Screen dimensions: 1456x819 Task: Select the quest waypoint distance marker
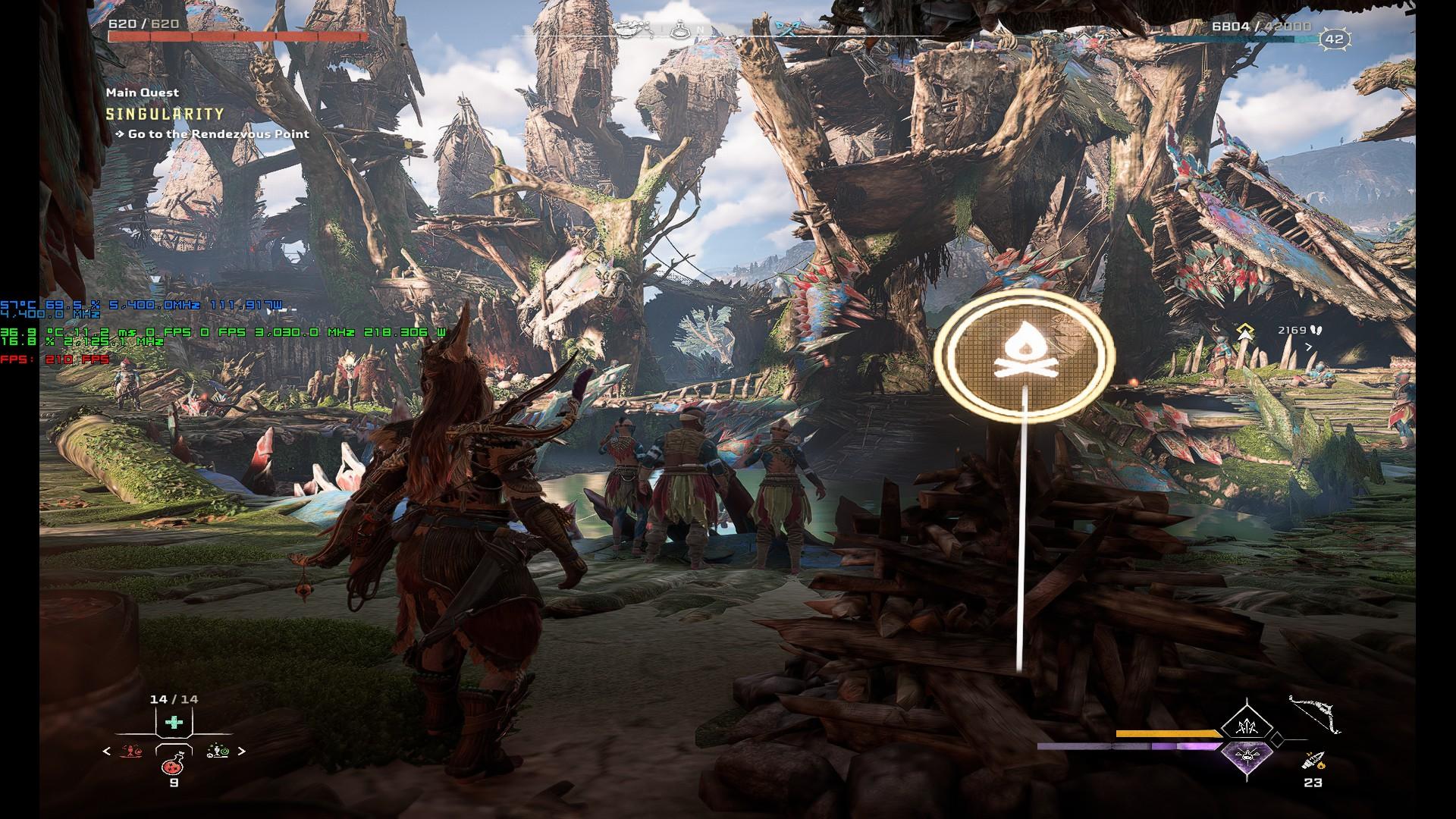[x=1244, y=331]
